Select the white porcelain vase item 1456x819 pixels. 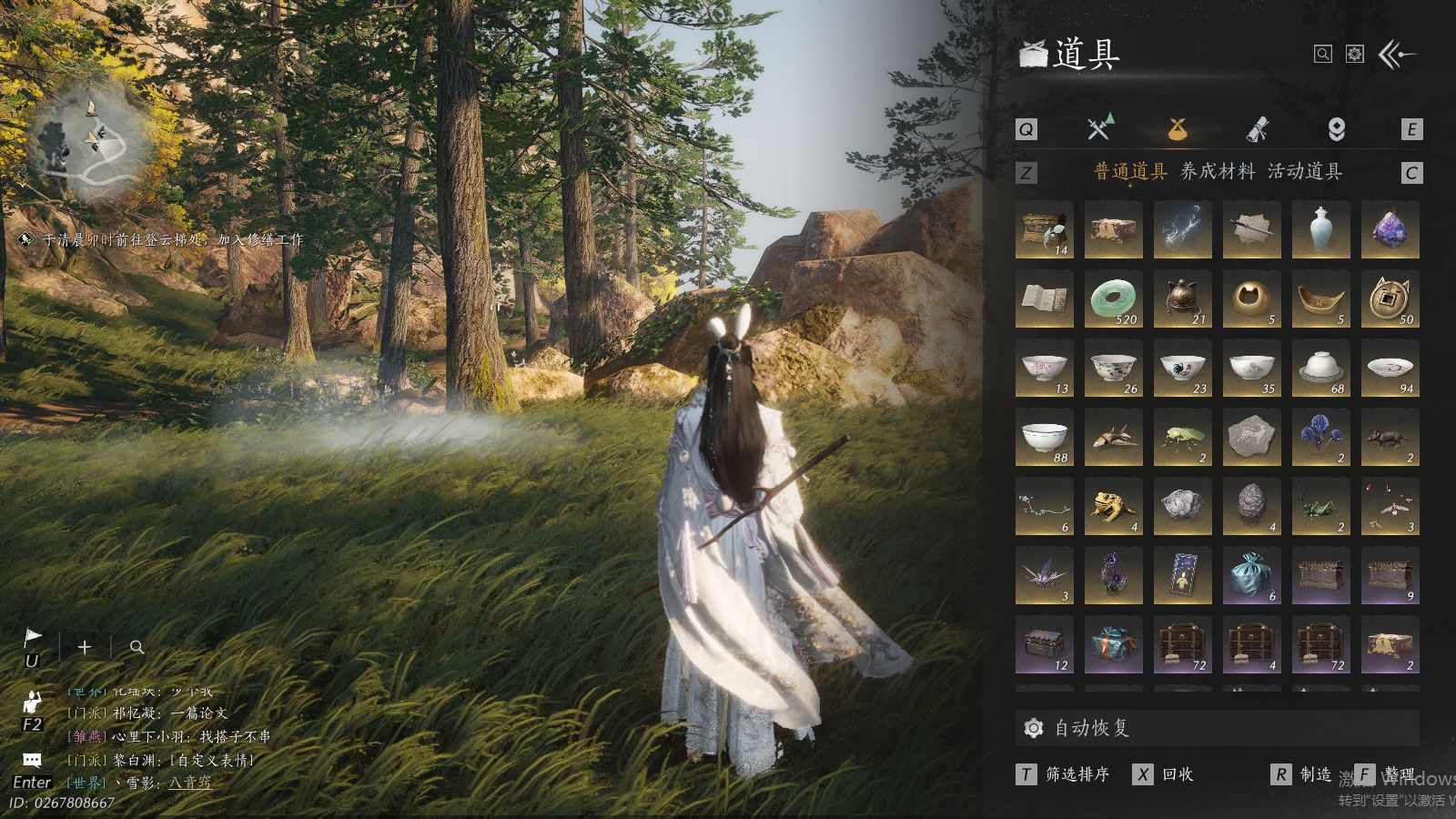click(x=1320, y=230)
